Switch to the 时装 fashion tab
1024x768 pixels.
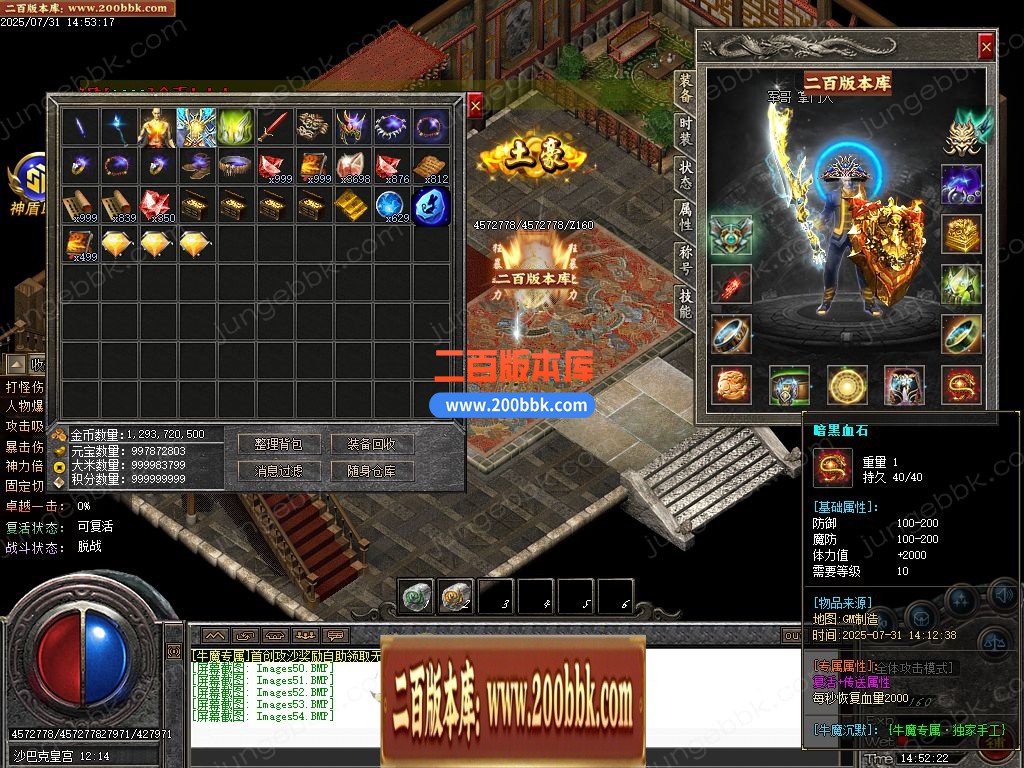pos(685,130)
